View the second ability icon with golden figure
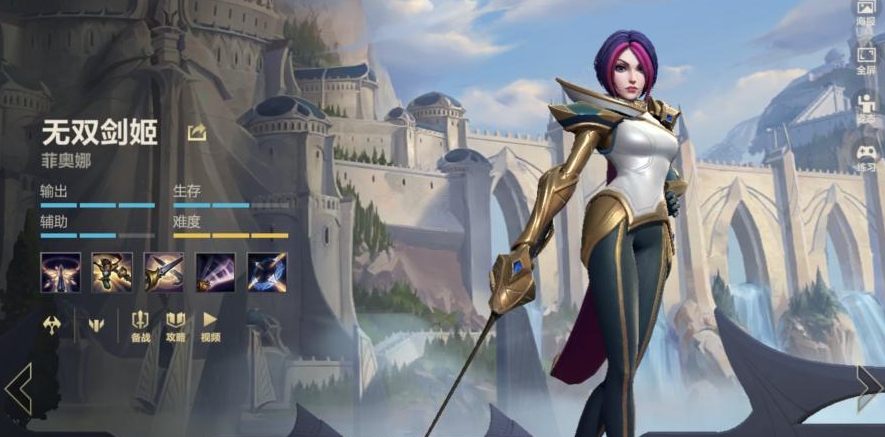This screenshot has height=437, width=885. 112,272
